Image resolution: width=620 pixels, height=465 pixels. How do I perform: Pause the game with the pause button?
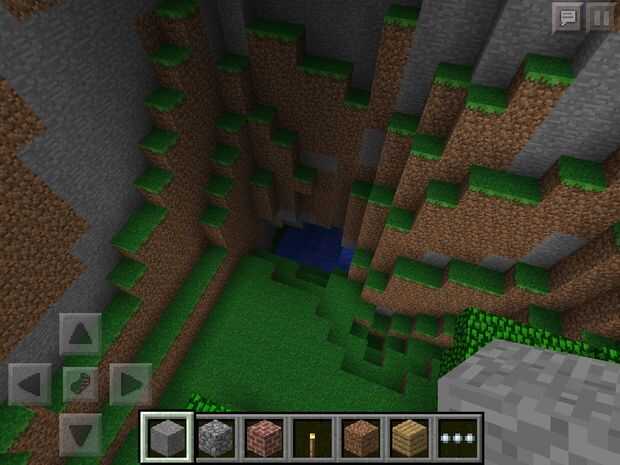pyautogui.click(x=599, y=17)
